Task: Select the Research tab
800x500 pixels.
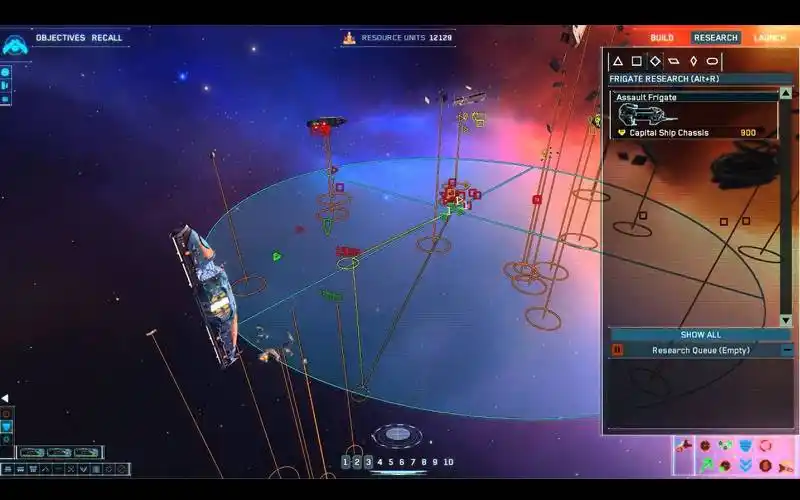Action: tap(715, 38)
